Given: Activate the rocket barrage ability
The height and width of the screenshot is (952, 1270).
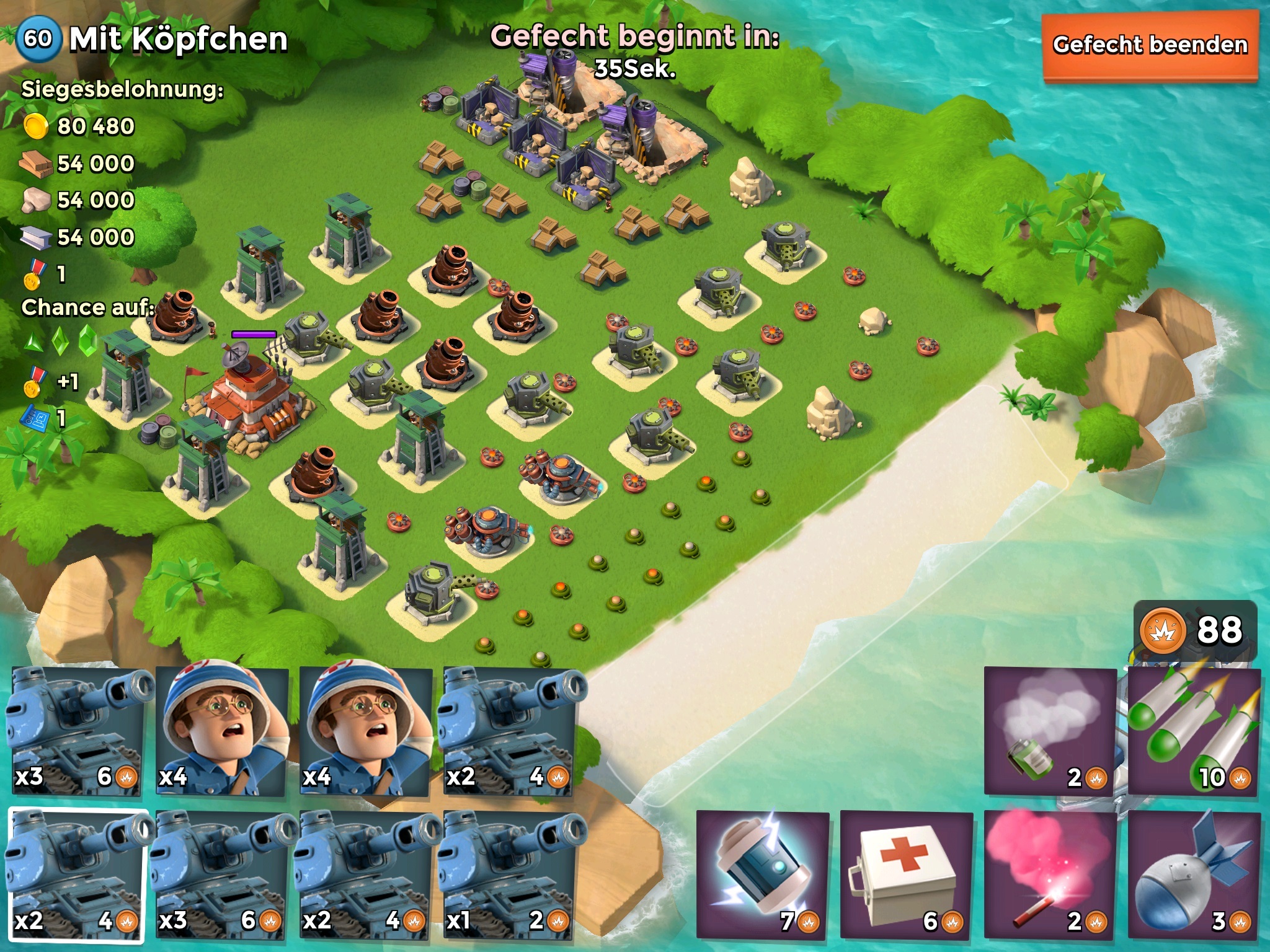Looking at the screenshot, I should click(1194, 731).
